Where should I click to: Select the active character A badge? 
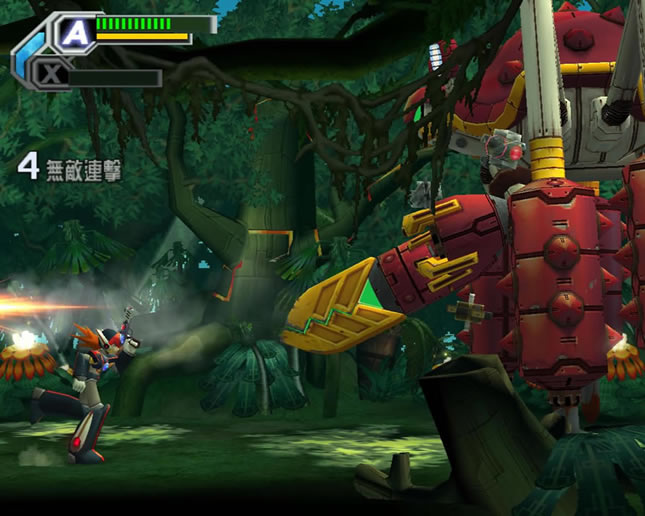(x=76, y=34)
